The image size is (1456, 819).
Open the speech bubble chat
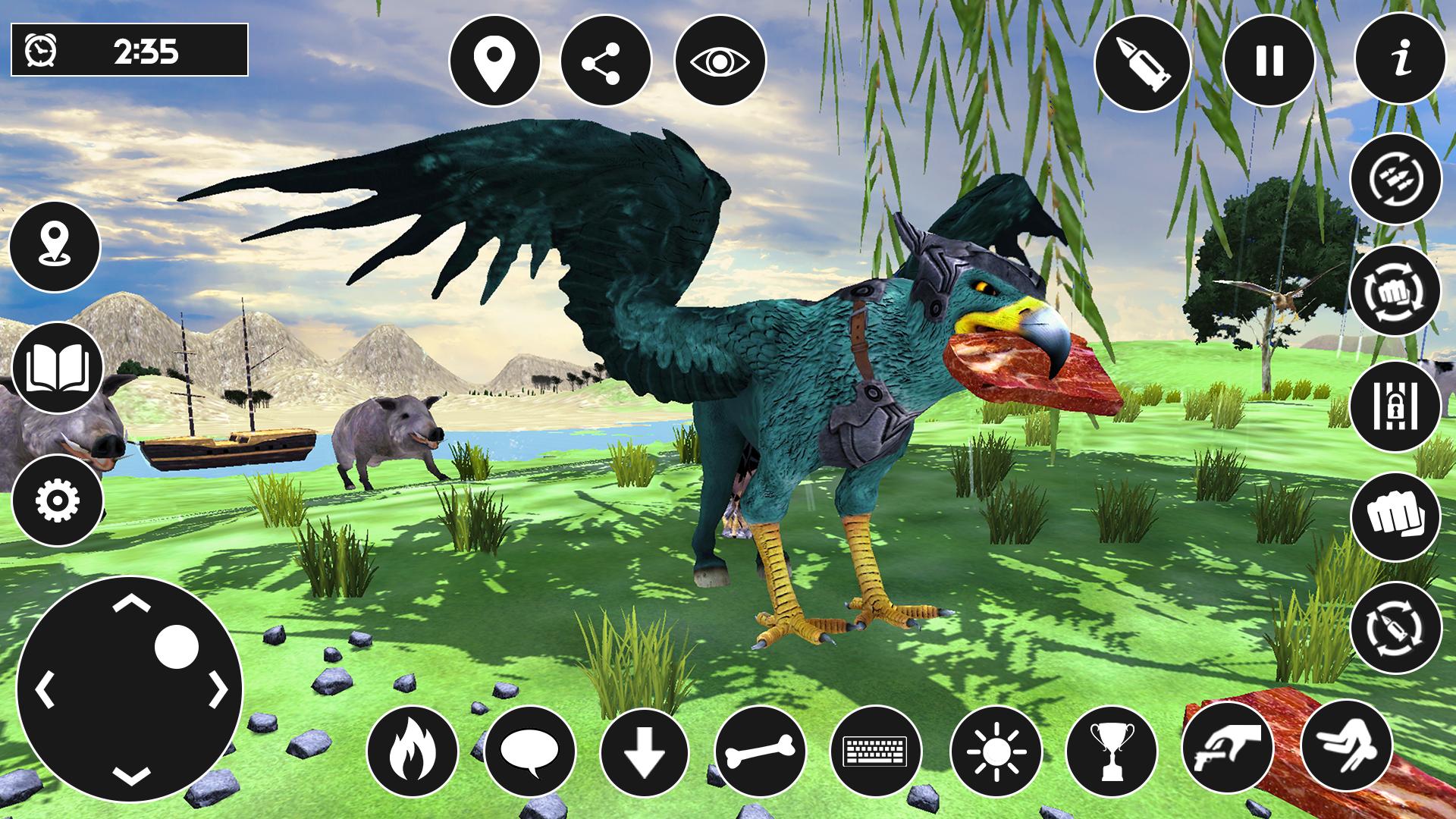[x=530, y=752]
